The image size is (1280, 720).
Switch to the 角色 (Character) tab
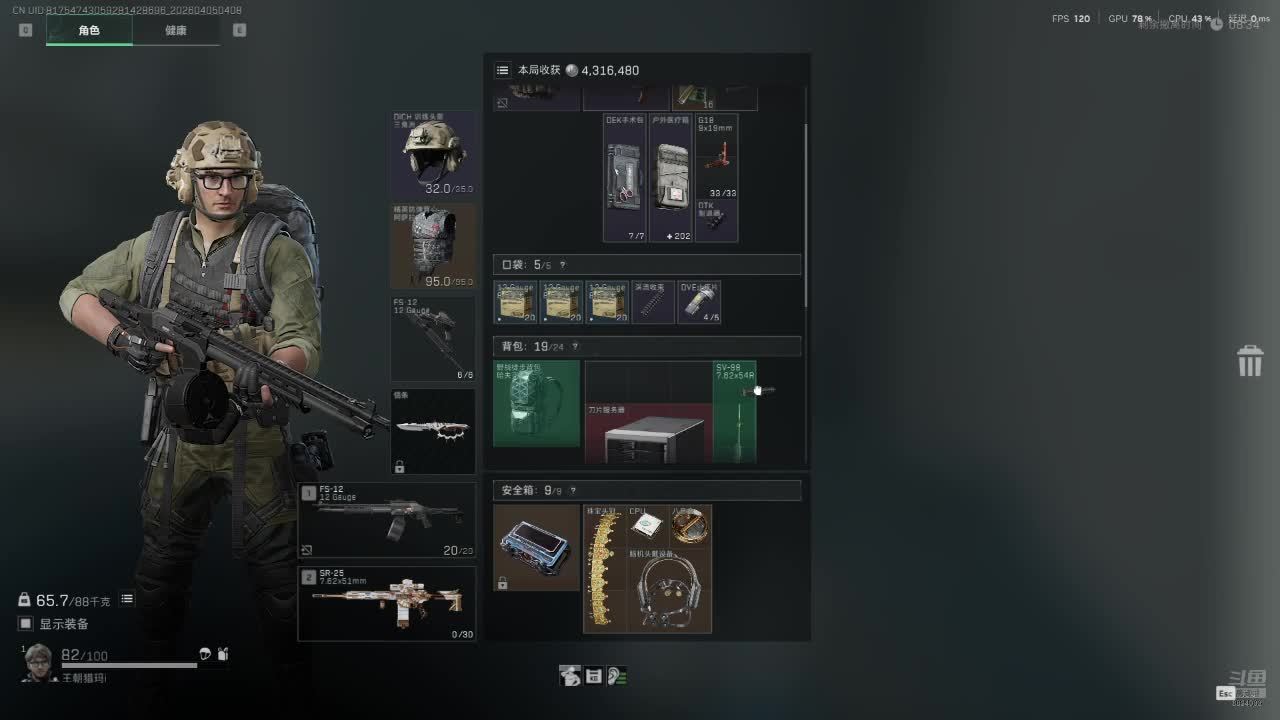tap(89, 30)
